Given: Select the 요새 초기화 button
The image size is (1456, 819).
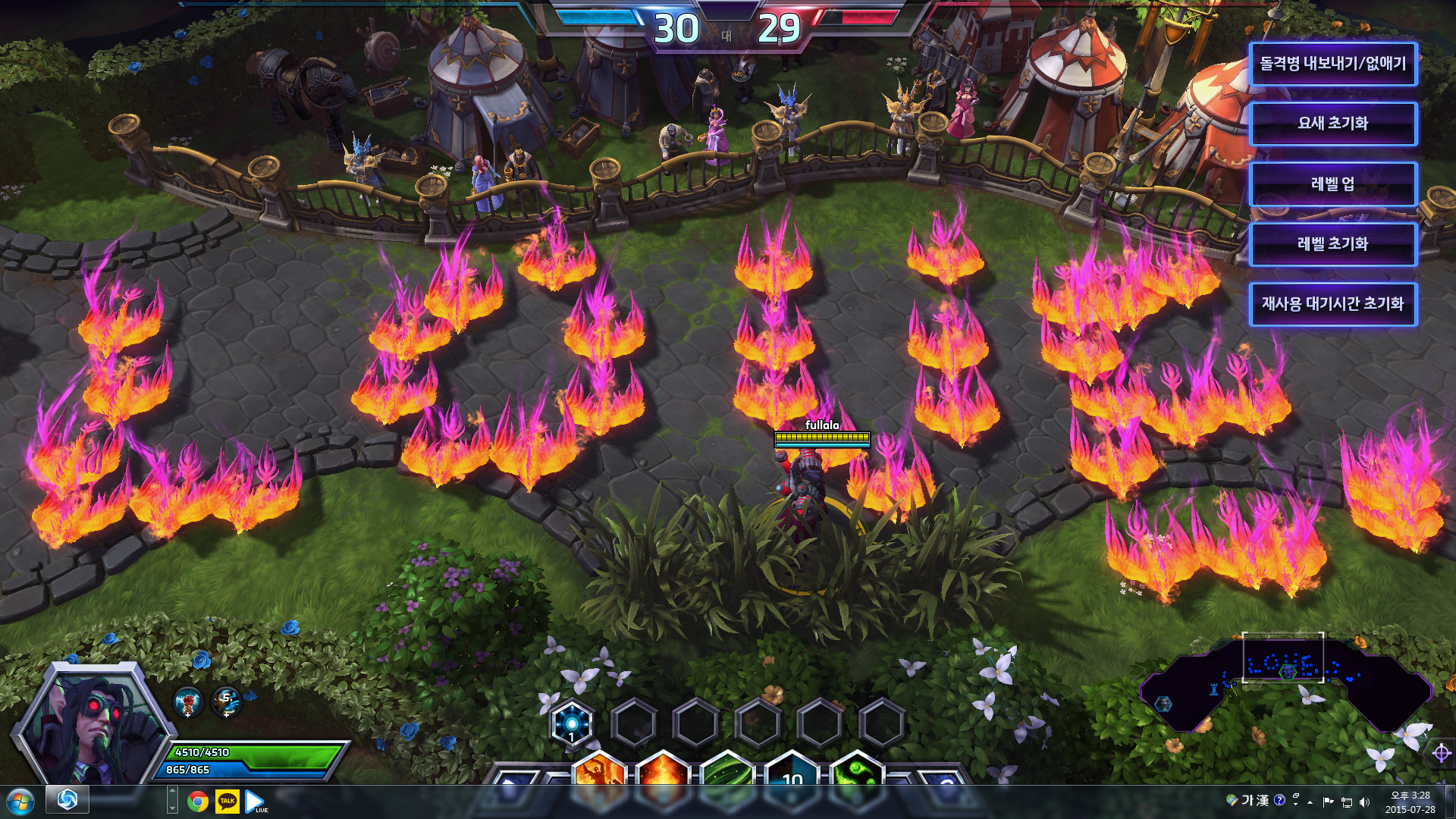Looking at the screenshot, I should 1332,124.
